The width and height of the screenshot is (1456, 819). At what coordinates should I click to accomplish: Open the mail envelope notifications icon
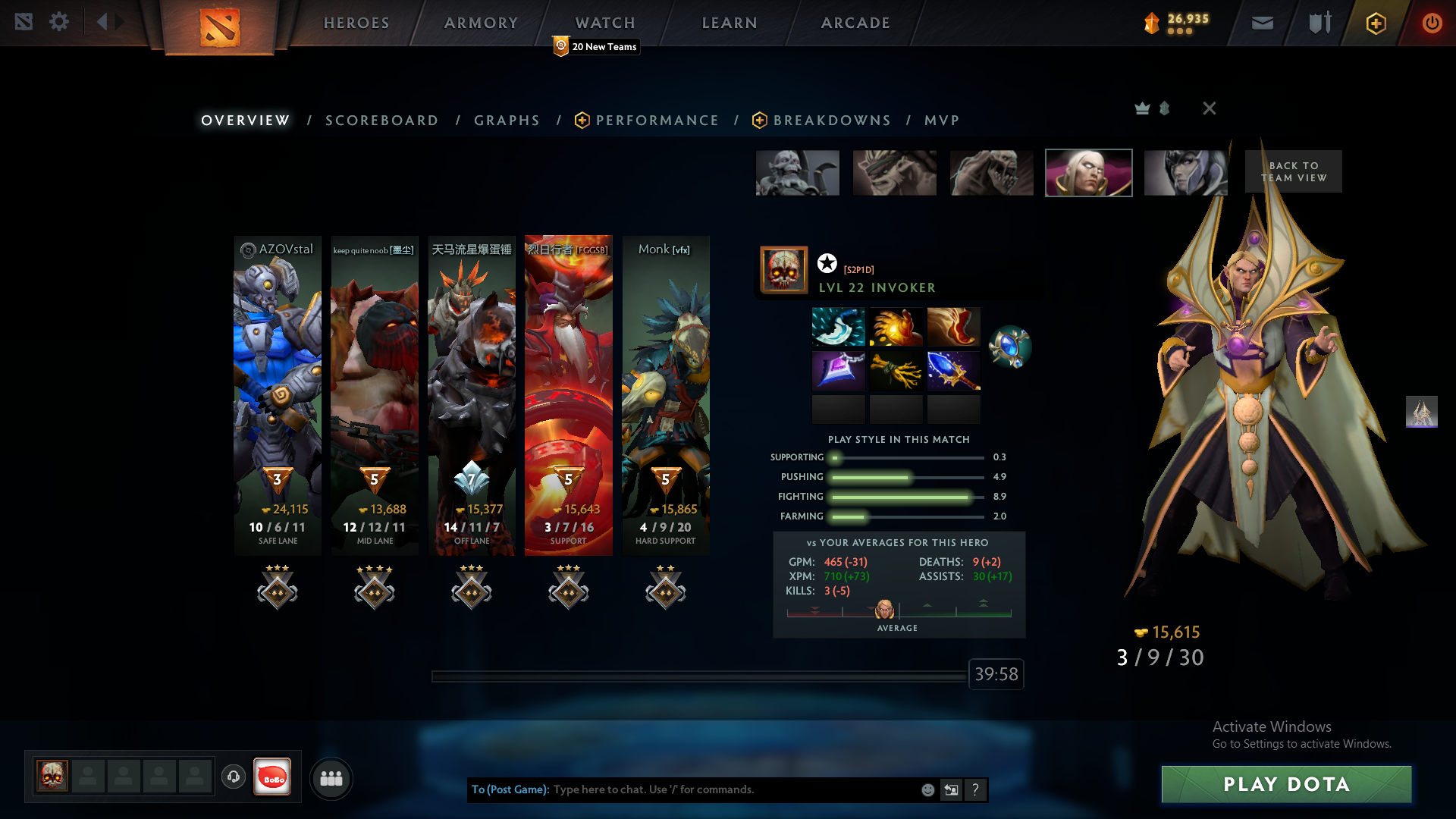pyautogui.click(x=1262, y=23)
